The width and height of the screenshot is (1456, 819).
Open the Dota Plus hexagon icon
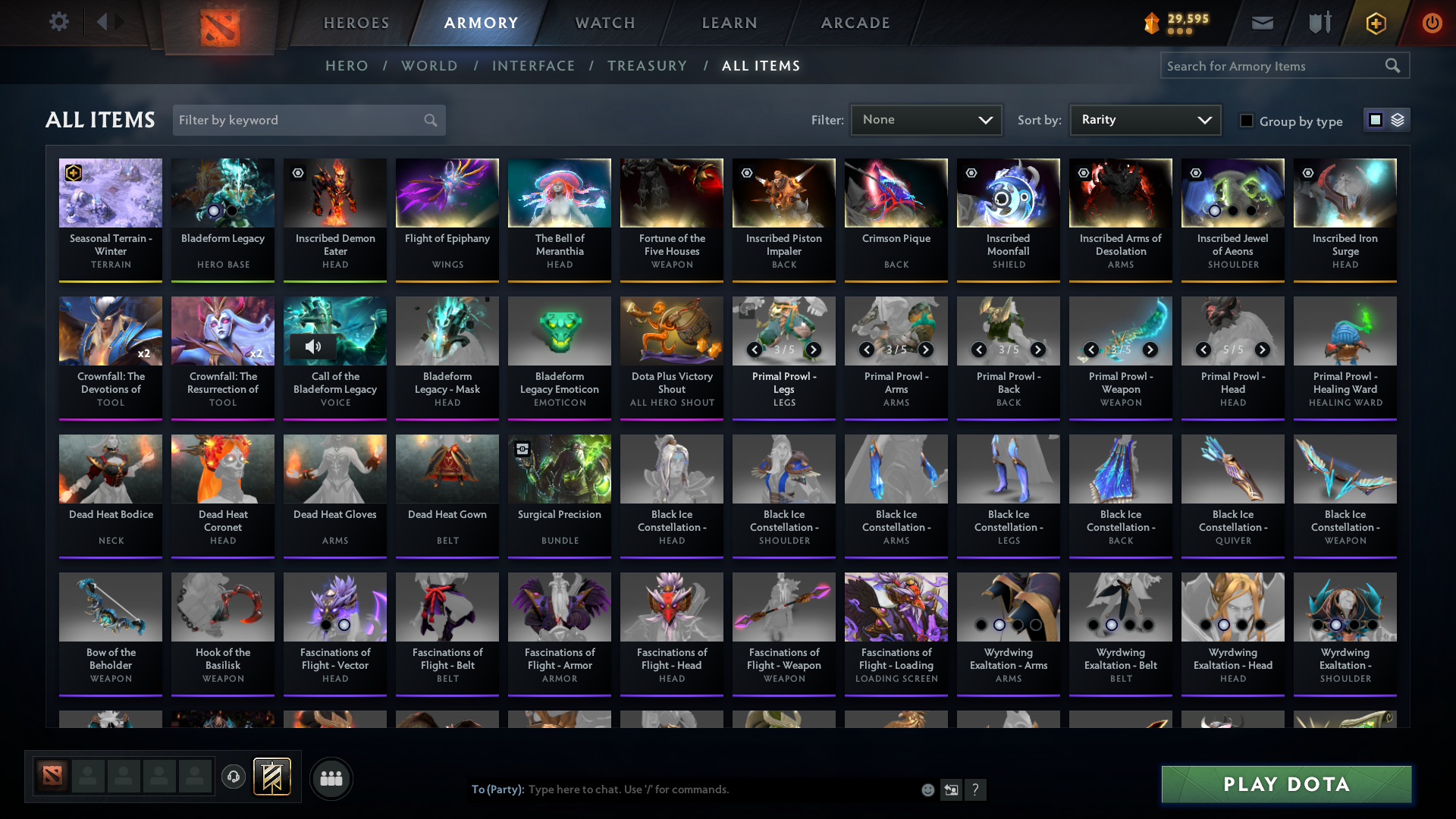click(x=1375, y=23)
